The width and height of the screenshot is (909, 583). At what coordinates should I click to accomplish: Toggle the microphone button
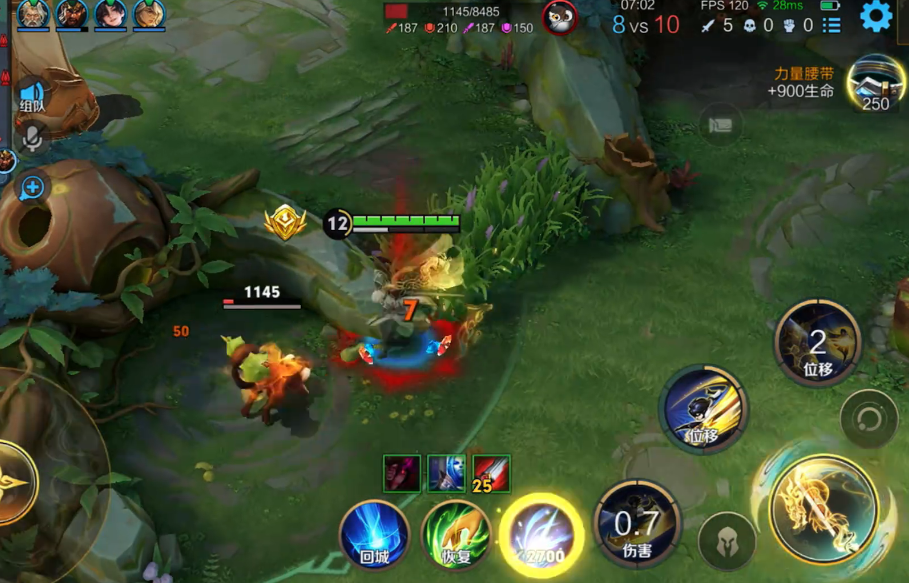32,138
